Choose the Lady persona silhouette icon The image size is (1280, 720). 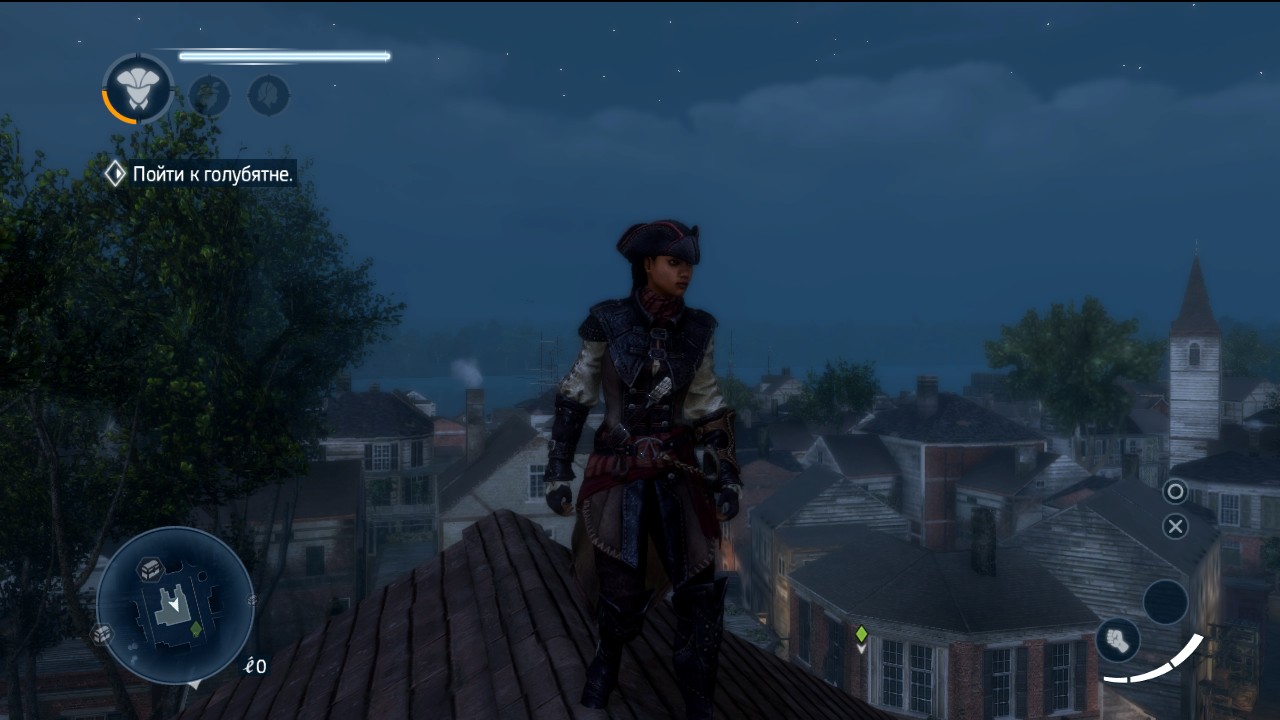pos(269,96)
